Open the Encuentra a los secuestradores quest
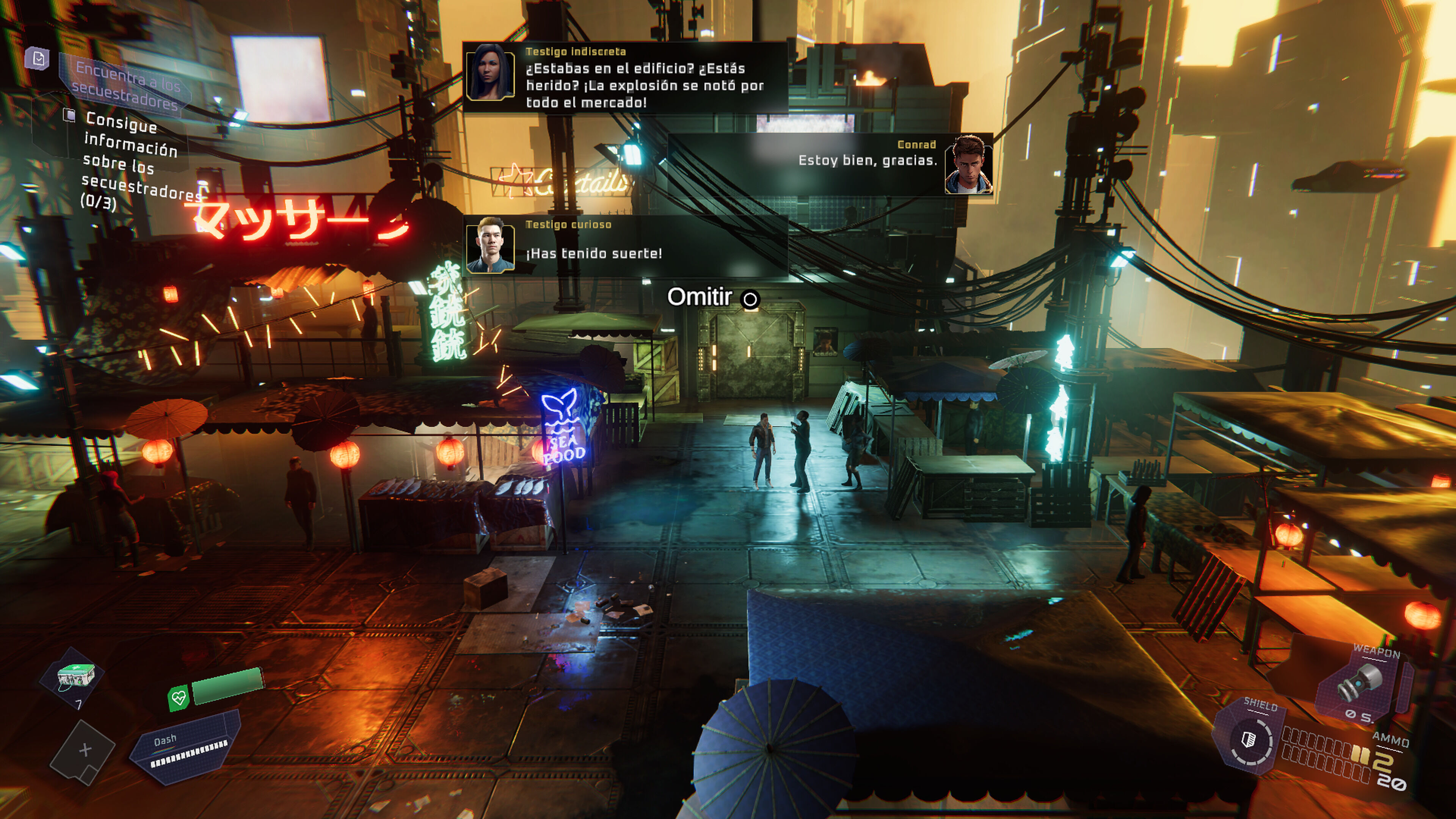This screenshot has width=1456, height=819. click(127, 85)
